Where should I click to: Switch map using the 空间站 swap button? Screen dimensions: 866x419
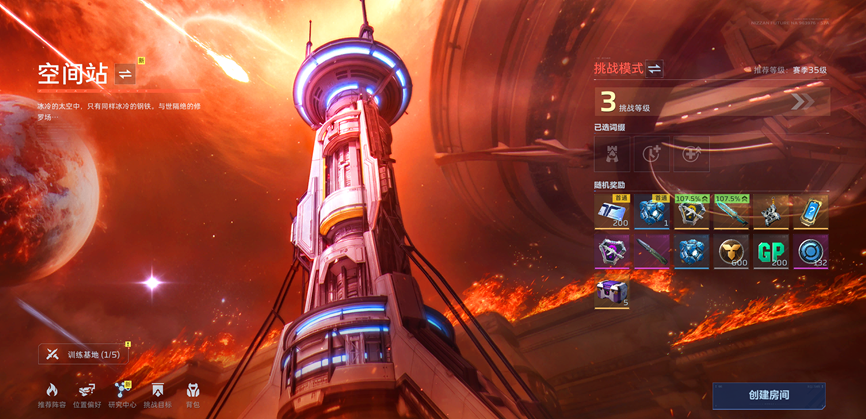coord(125,73)
